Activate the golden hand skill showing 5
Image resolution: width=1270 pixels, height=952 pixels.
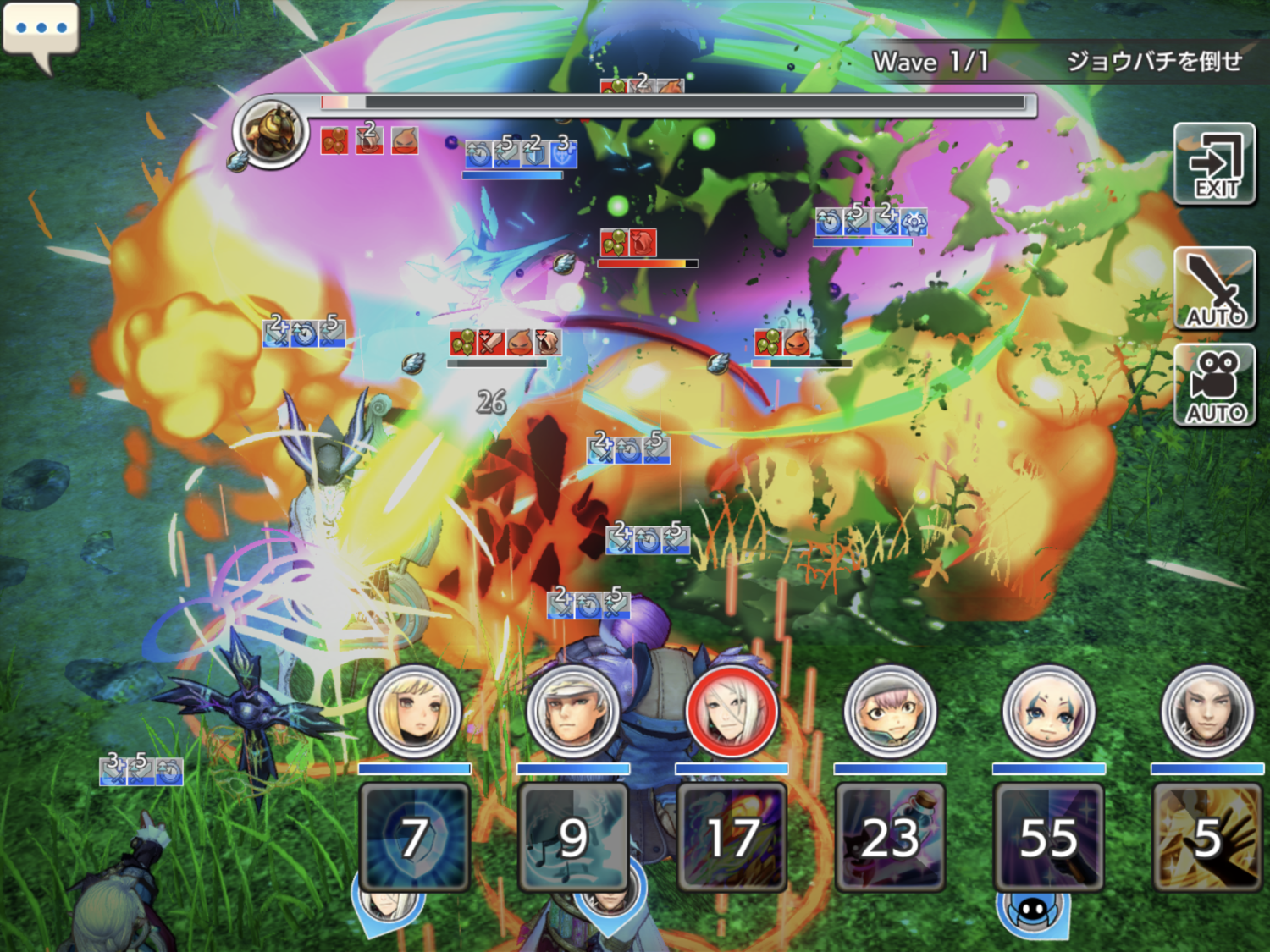1206,836
